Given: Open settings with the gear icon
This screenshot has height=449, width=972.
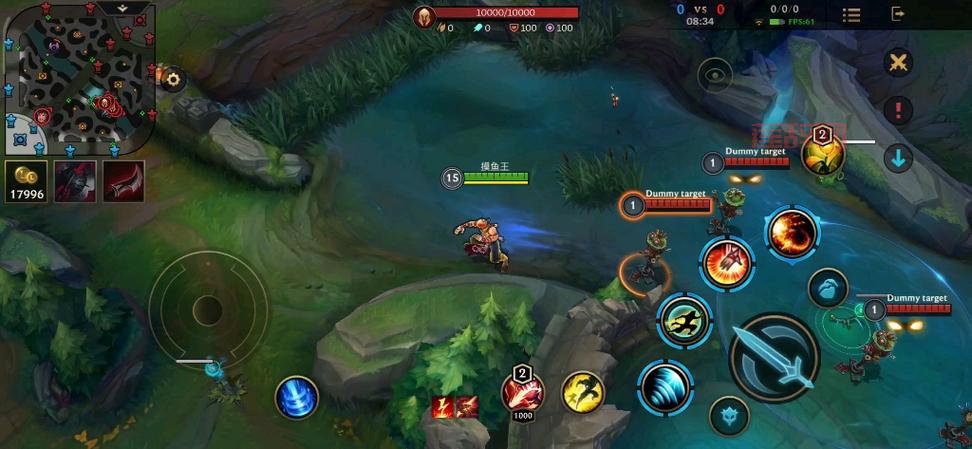Looking at the screenshot, I should (173, 80).
